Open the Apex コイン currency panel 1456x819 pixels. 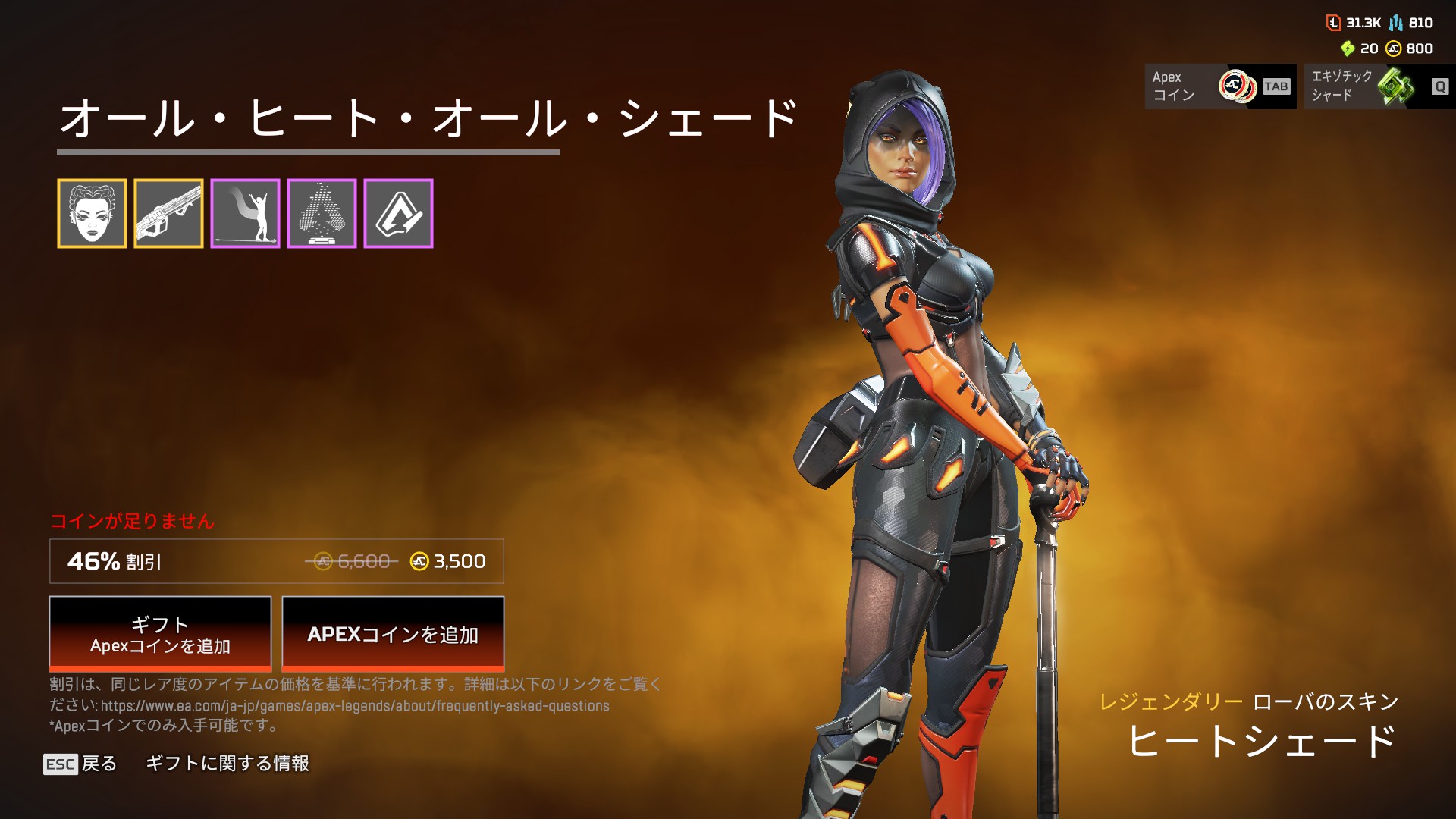coord(1219,86)
